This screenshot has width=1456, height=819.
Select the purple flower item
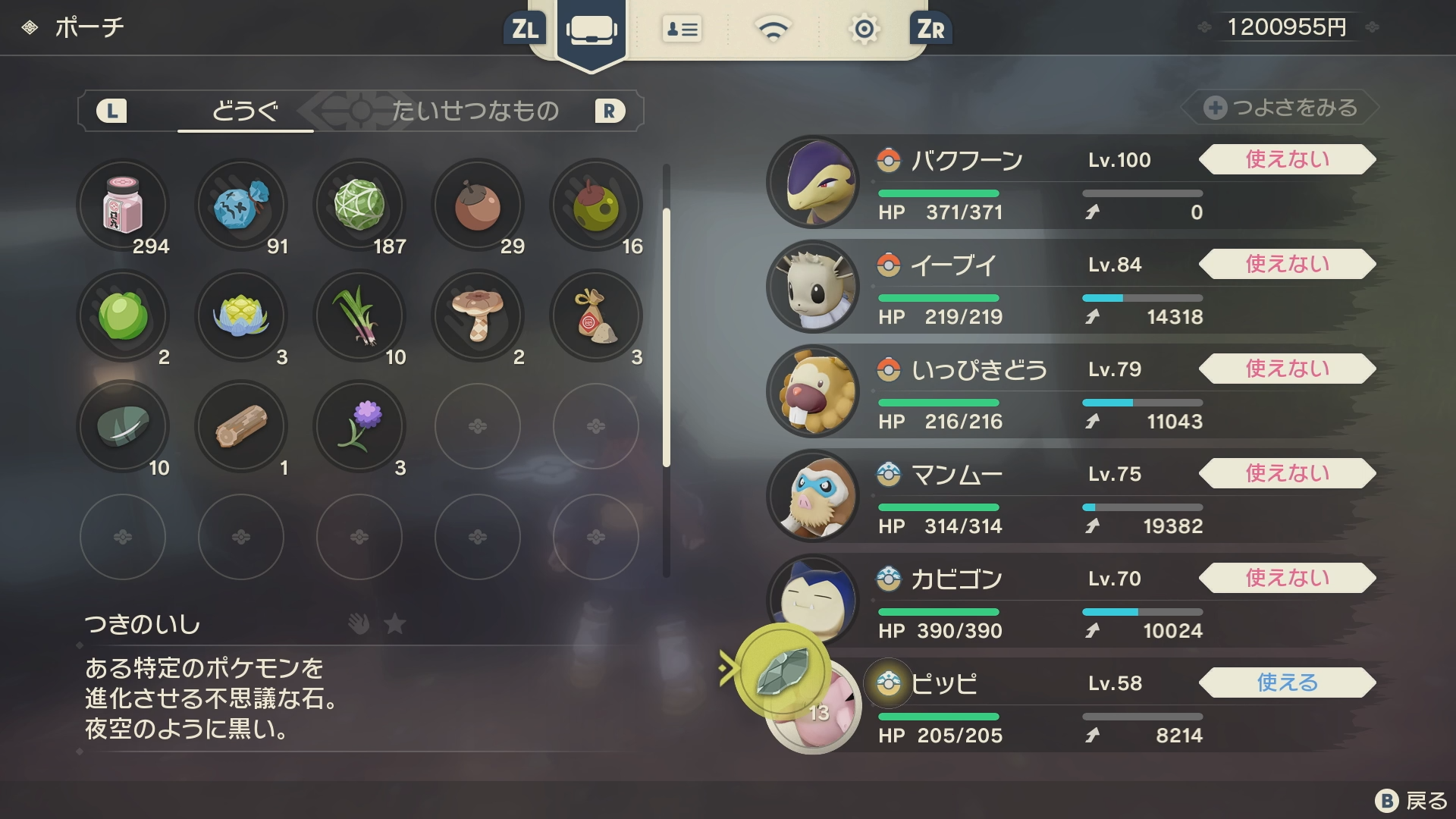359,426
